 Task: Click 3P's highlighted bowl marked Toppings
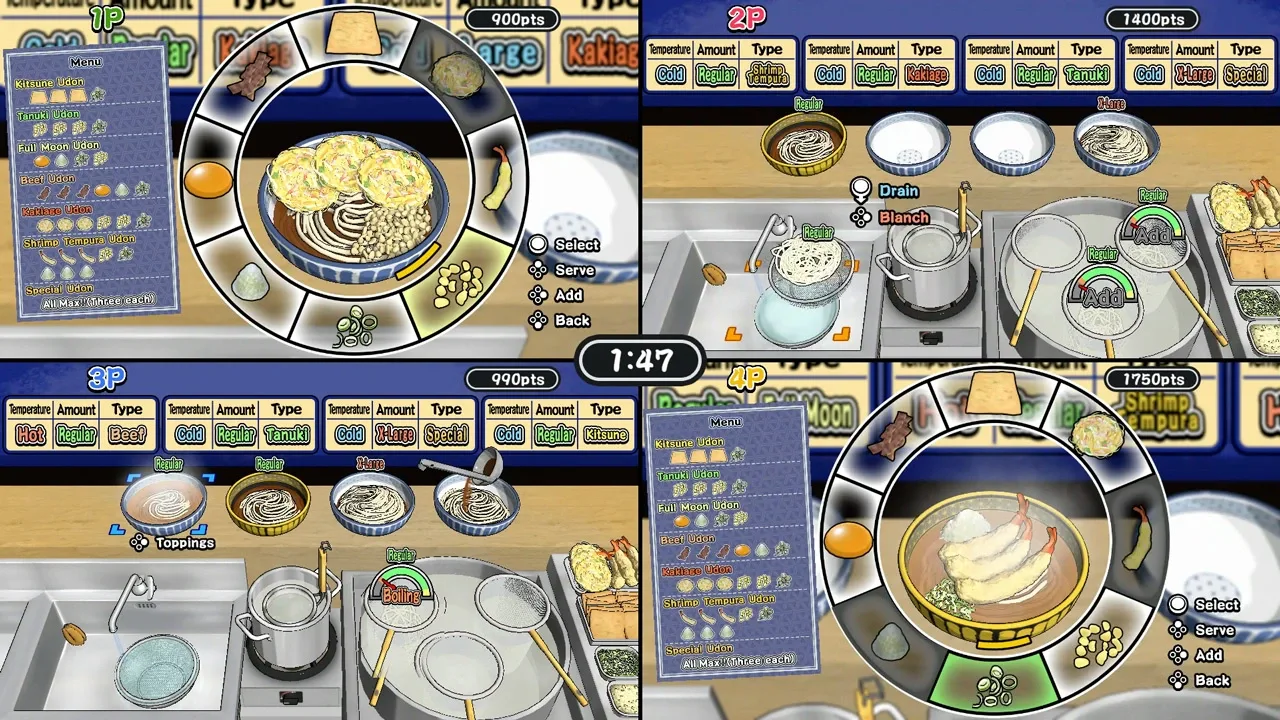pyautogui.click(x=166, y=501)
